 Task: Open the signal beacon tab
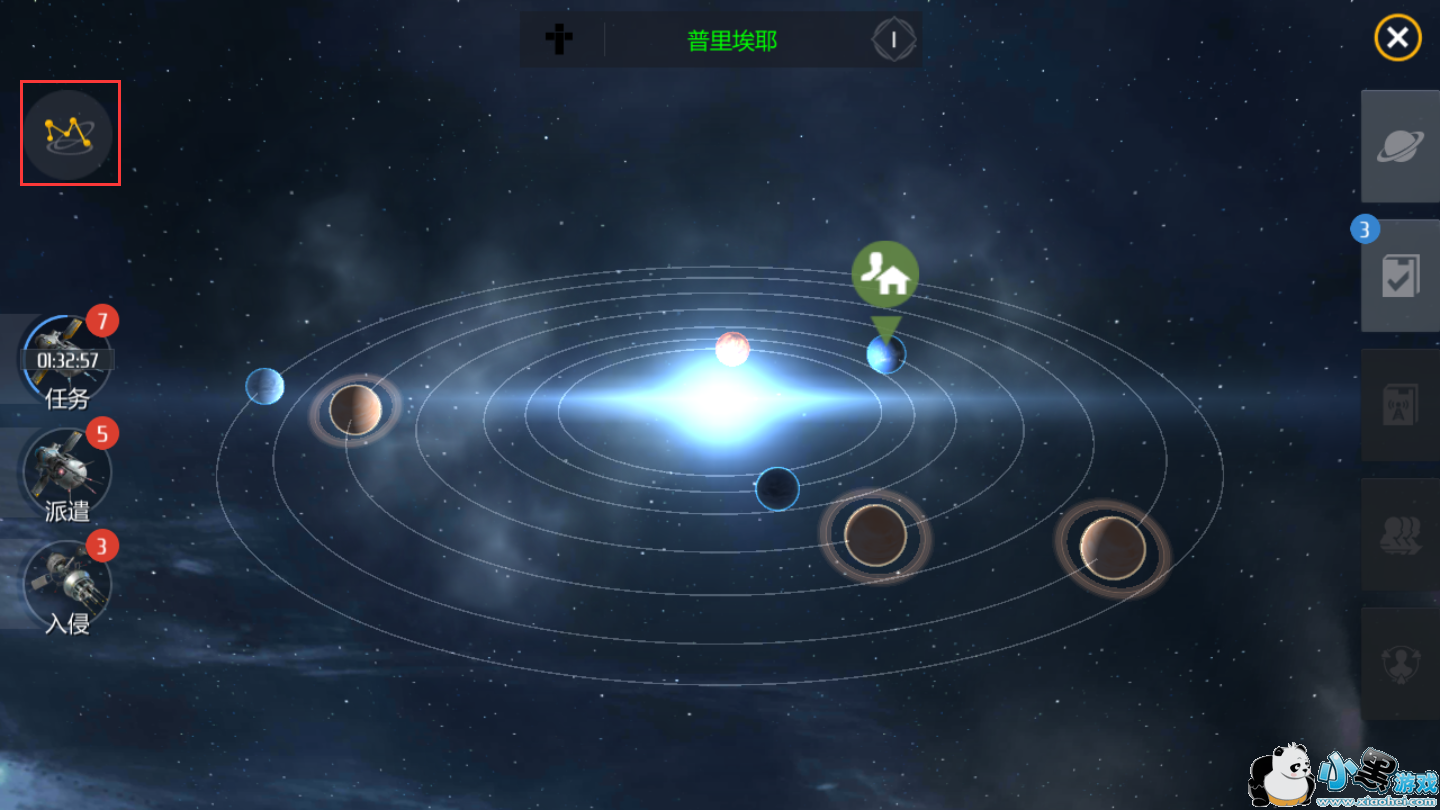[x=1400, y=405]
